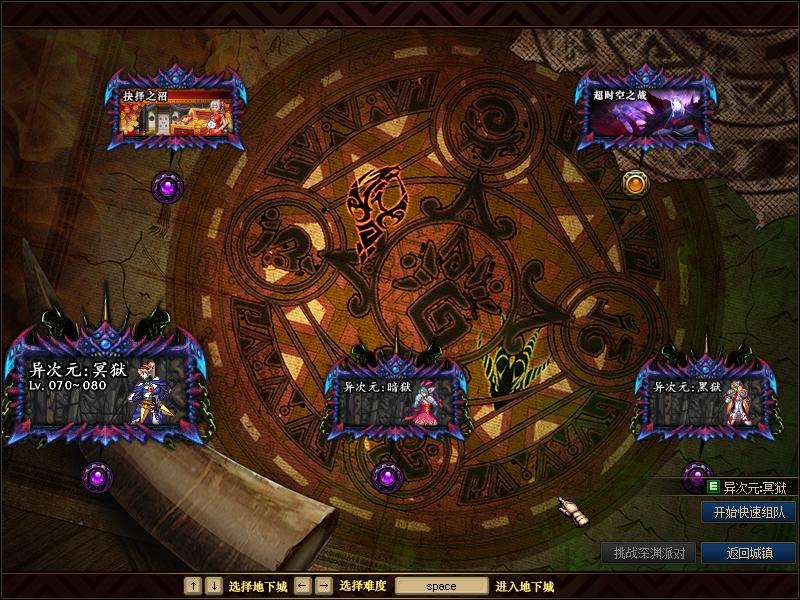This screenshot has width=800, height=600.
Task: Click the 挑战深渊派对 abyss party button
Action: click(x=648, y=553)
